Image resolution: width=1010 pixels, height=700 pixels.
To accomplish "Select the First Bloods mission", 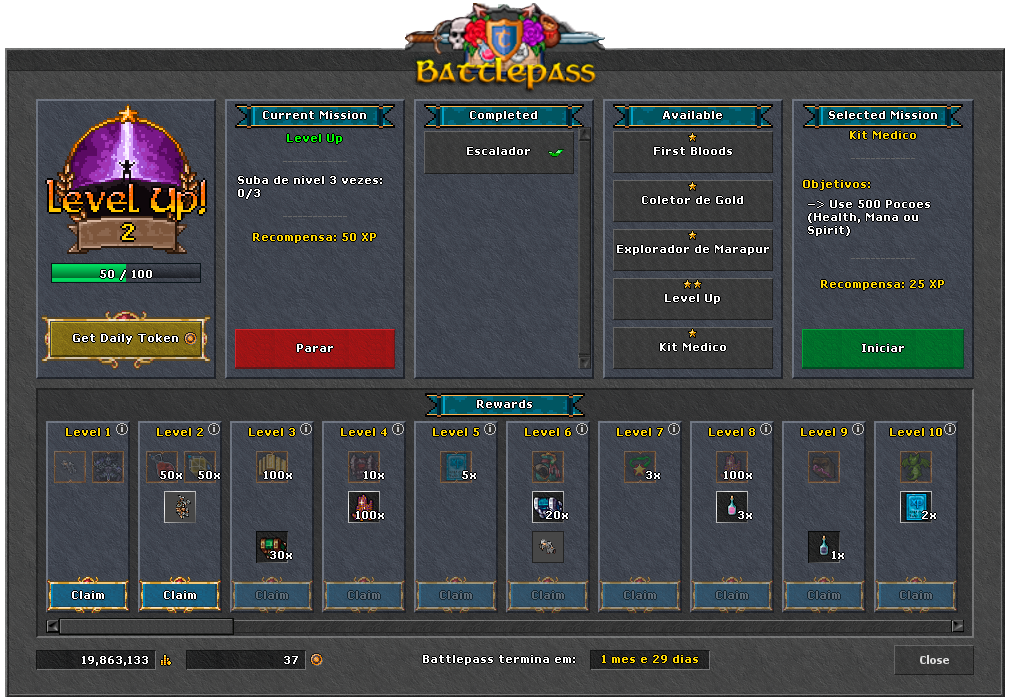I will pos(692,152).
